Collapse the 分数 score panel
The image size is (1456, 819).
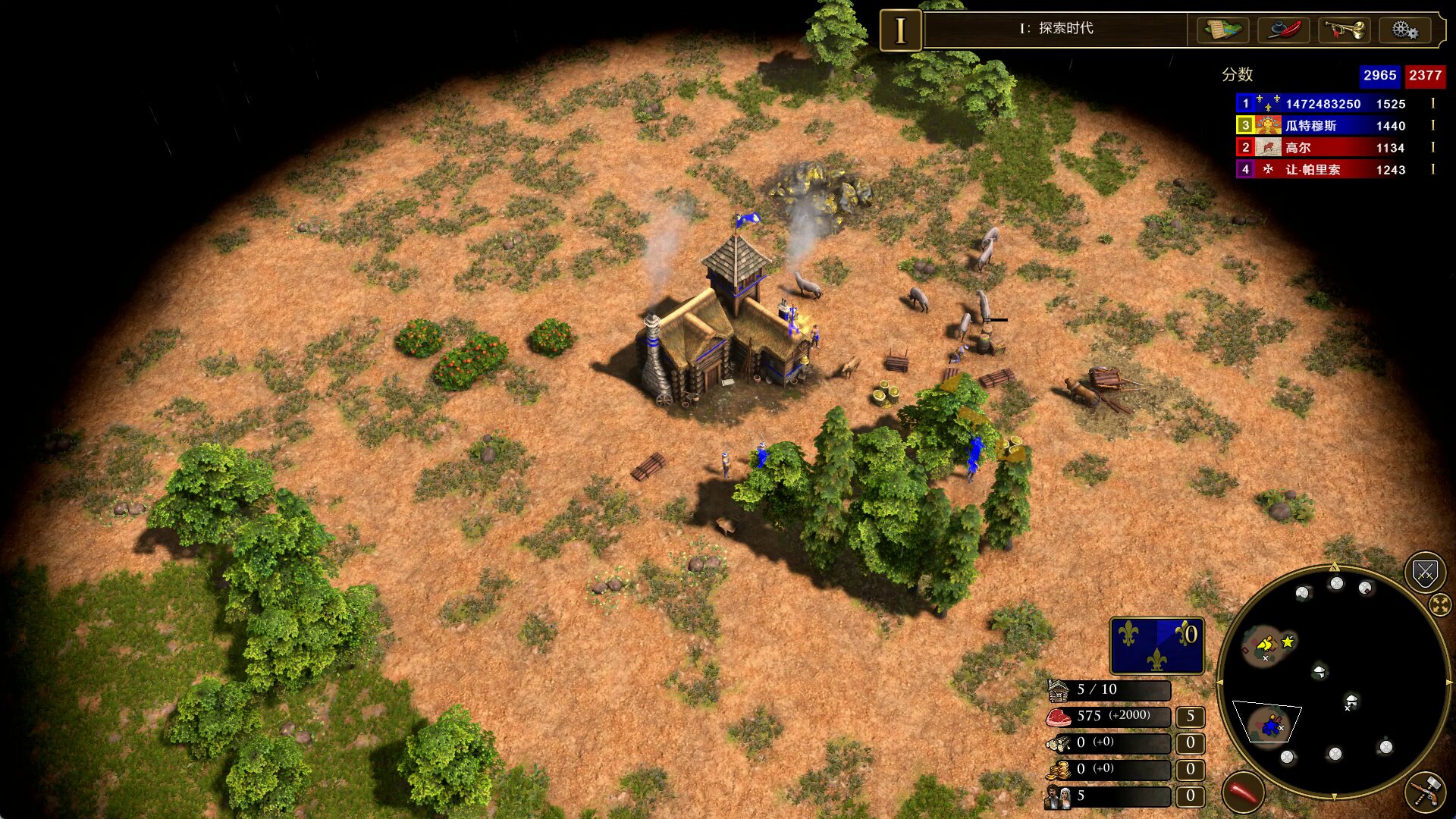pos(1238,75)
